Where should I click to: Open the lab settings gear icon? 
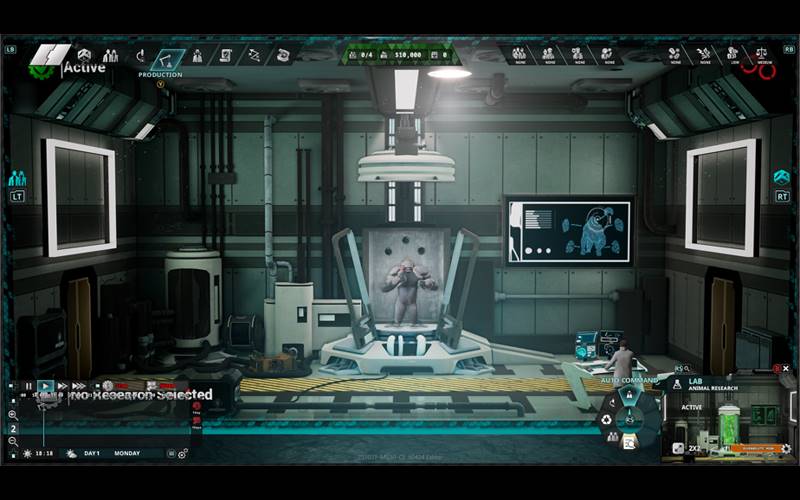click(786, 448)
